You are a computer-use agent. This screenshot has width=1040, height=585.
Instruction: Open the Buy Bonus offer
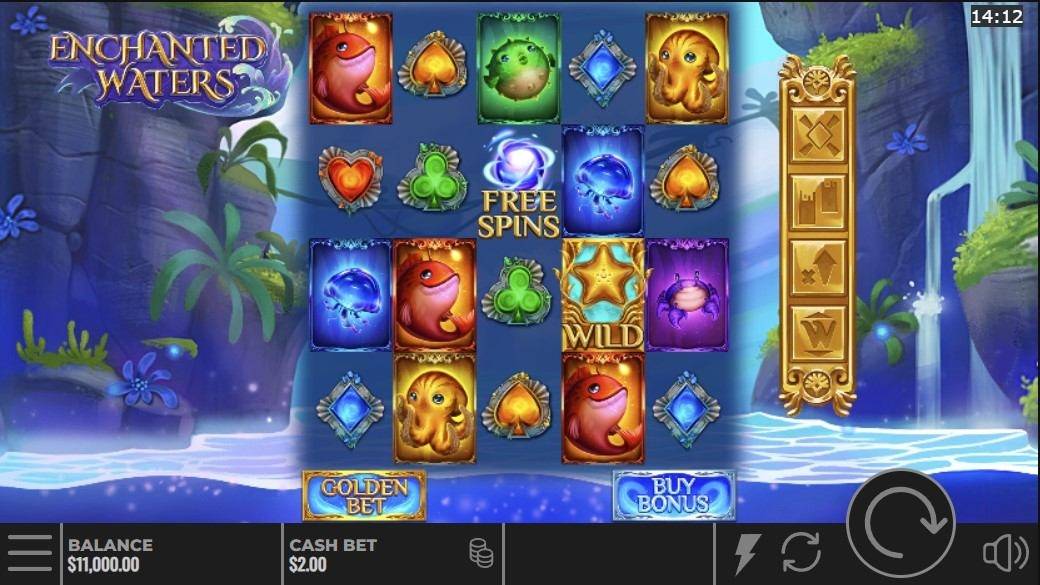[673, 495]
